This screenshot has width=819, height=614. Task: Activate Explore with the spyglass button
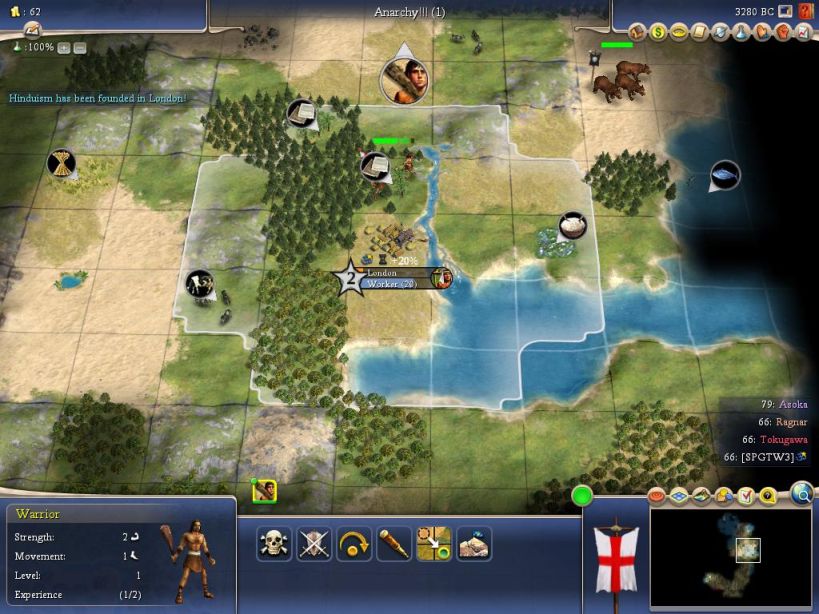coord(394,544)
